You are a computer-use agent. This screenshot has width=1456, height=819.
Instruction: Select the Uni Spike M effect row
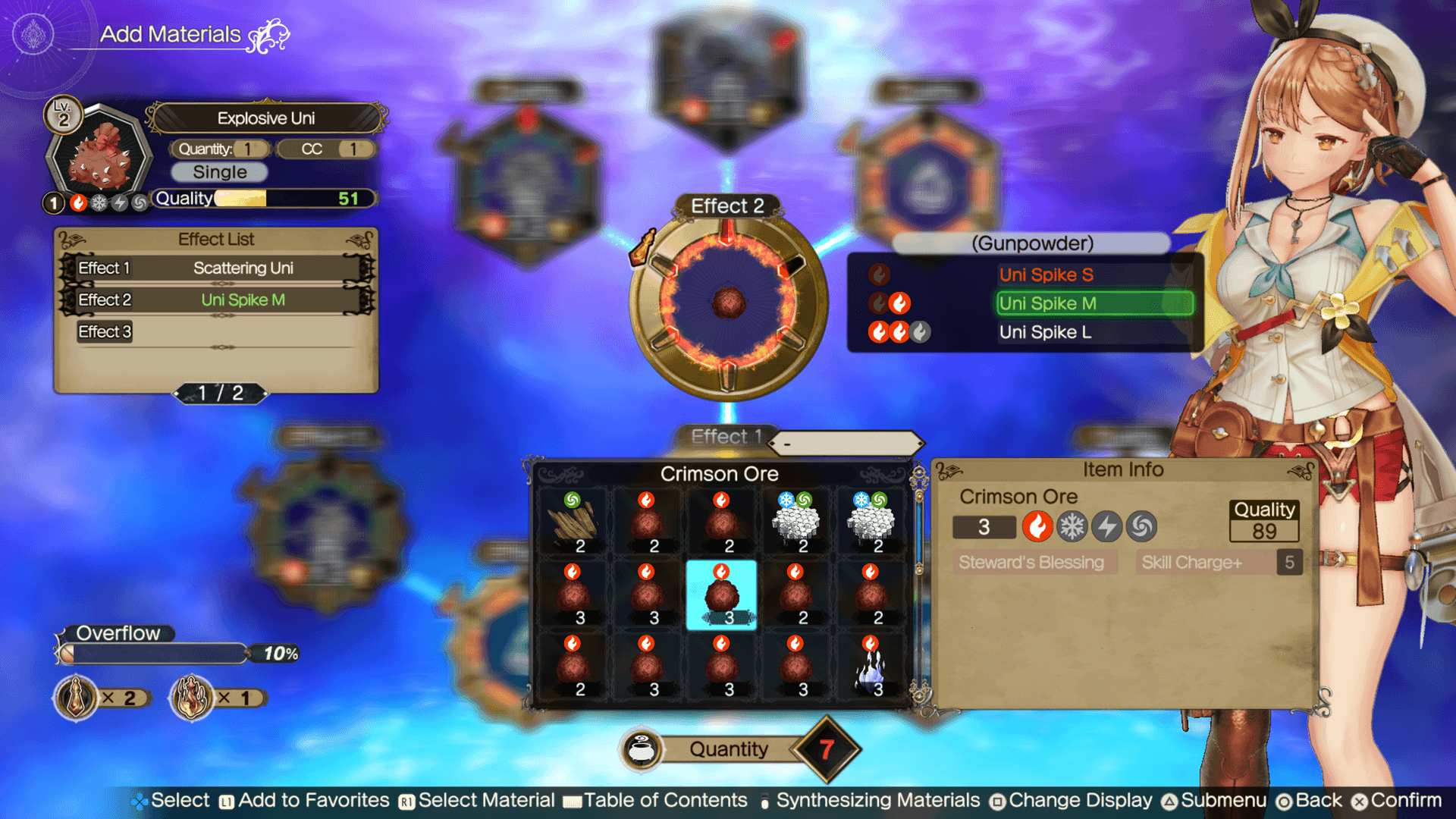pos(1094,303)
